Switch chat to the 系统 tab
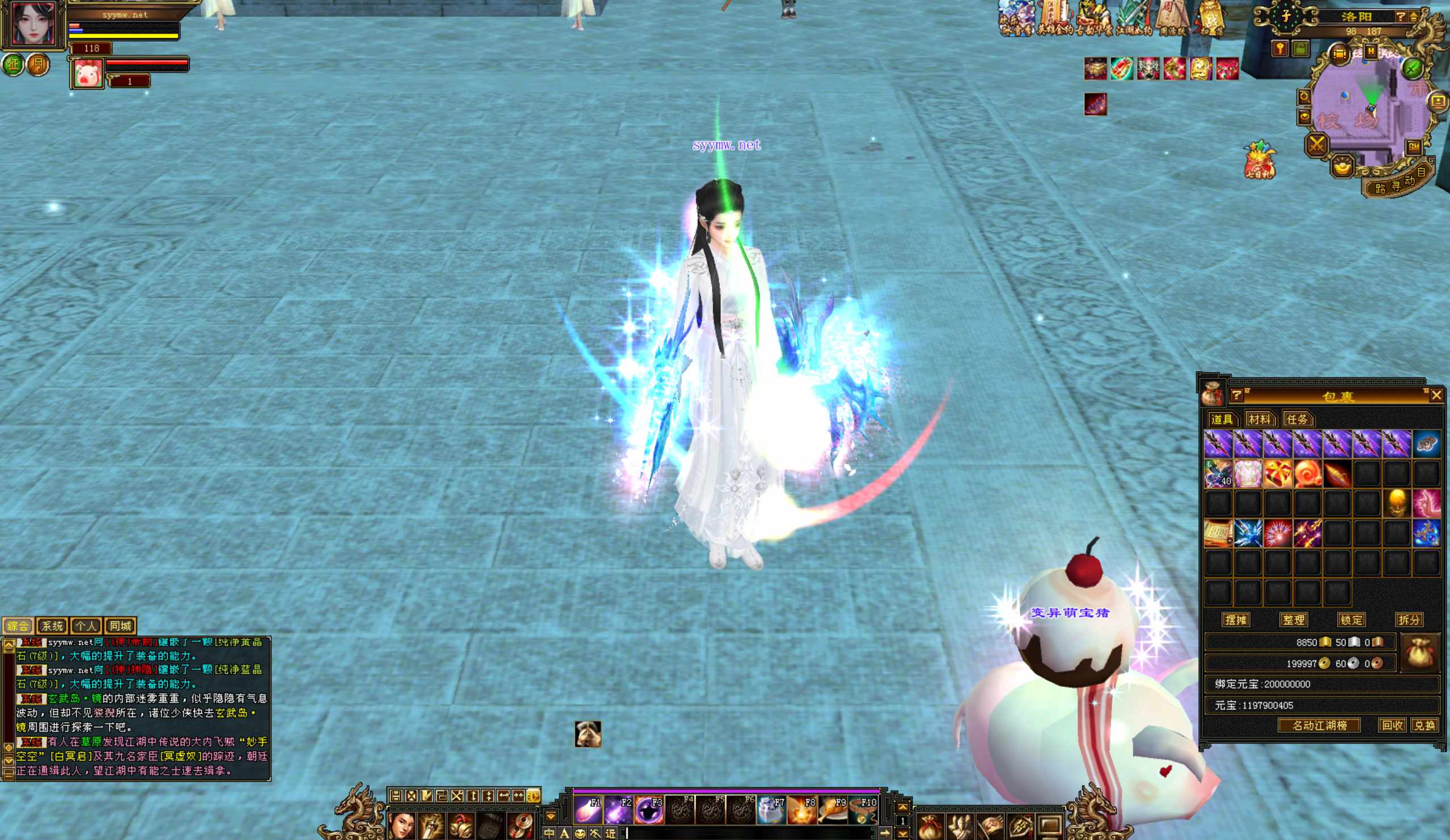Image resolution: width=1450 pixels, height=840 pixels. coord(52,626)
